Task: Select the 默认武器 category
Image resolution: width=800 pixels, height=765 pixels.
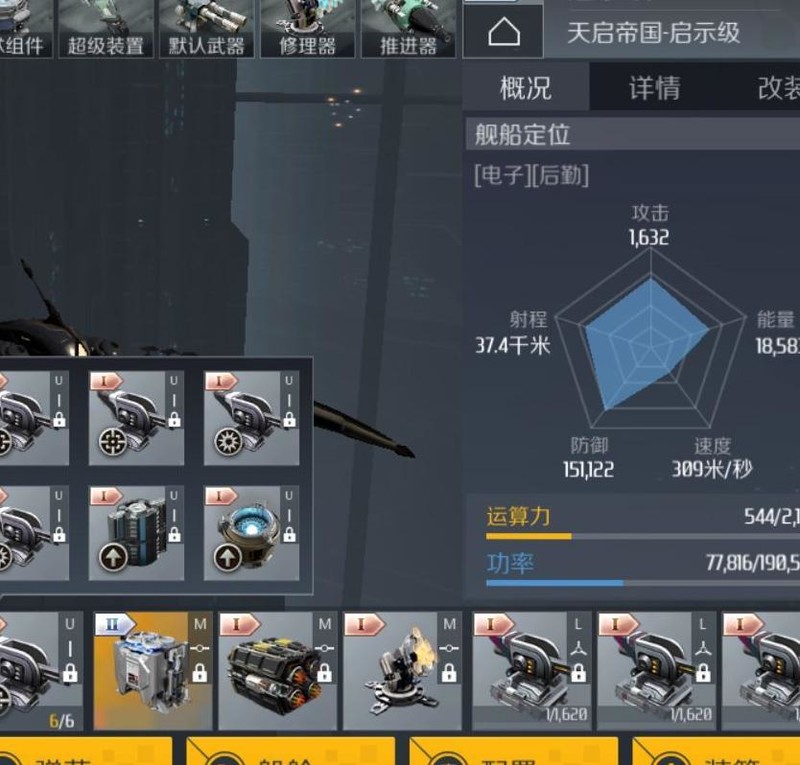Action: [x=206, y=28]
